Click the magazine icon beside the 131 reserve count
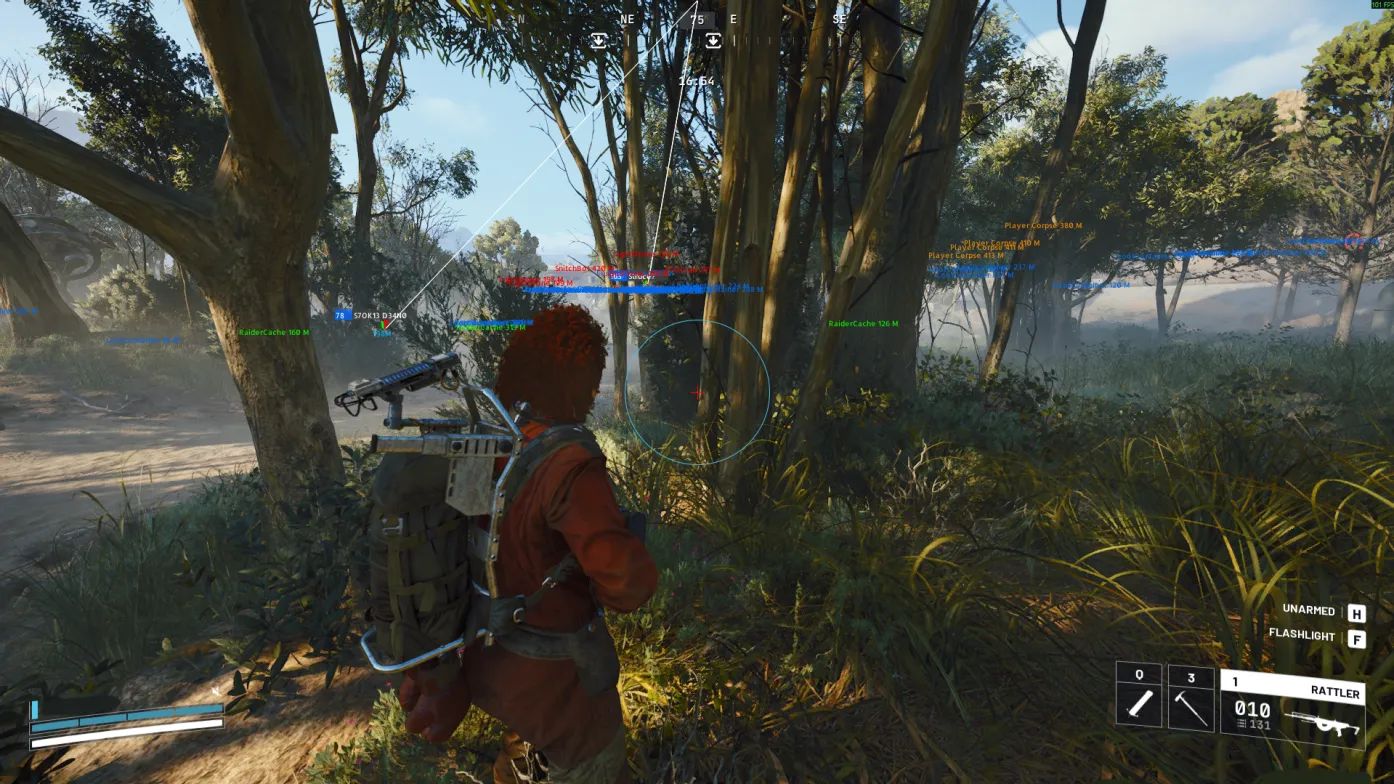The image size is (1394, 784). tap(1241, 724)
